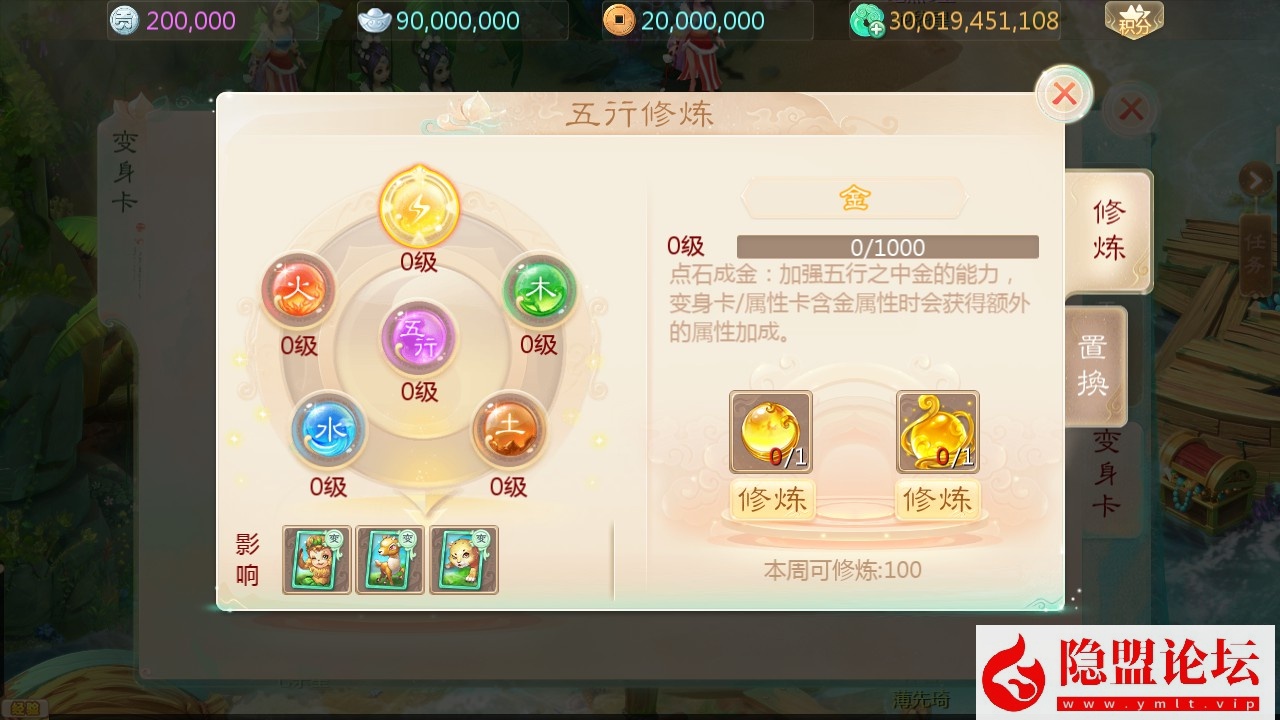
Task: Select the deer transformation card thumbnail
Action: click(390, 560)
